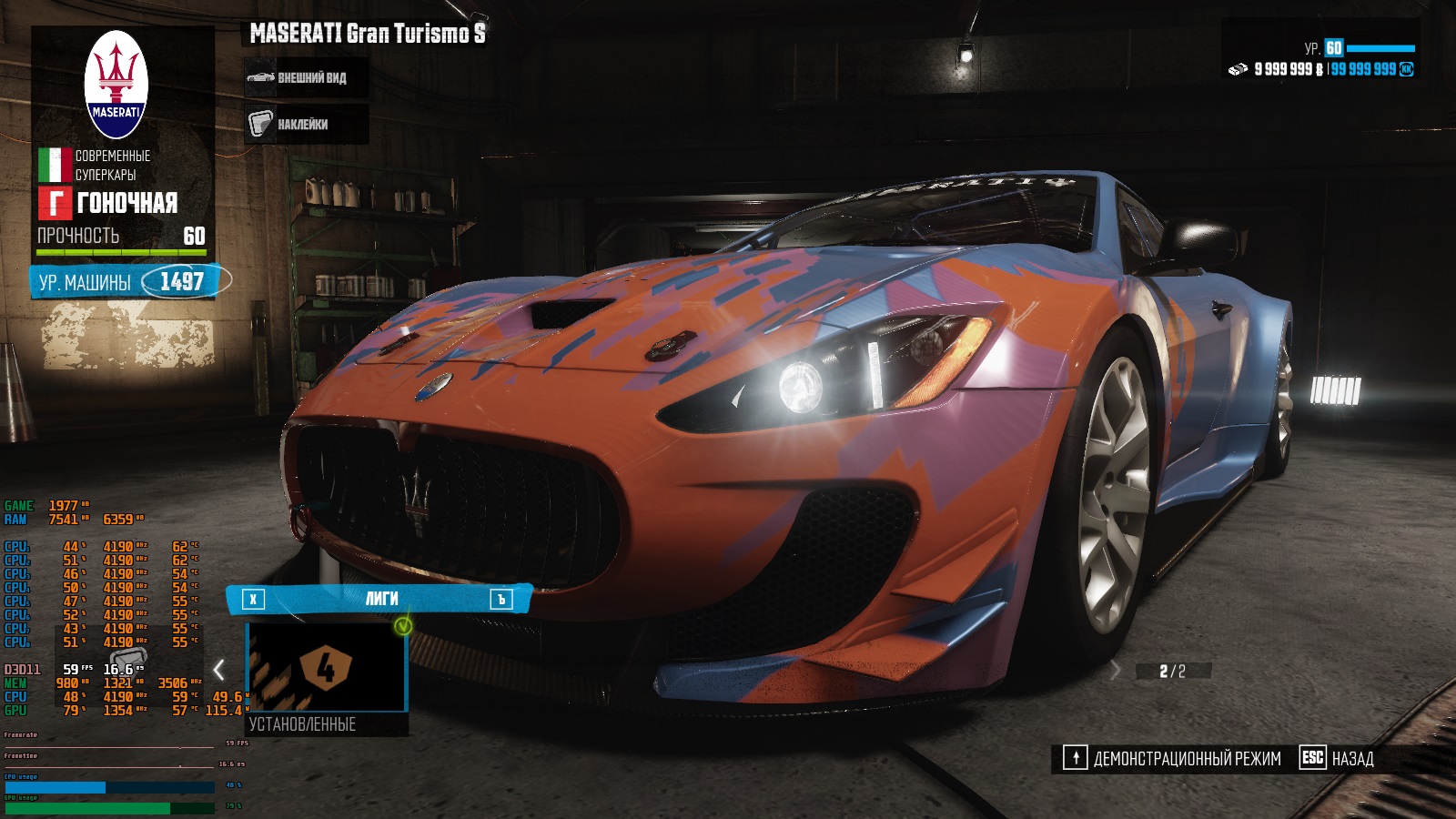Select the installed number 4 league sticker
The height and width of the screenshot is (819, 1456).
327,668
